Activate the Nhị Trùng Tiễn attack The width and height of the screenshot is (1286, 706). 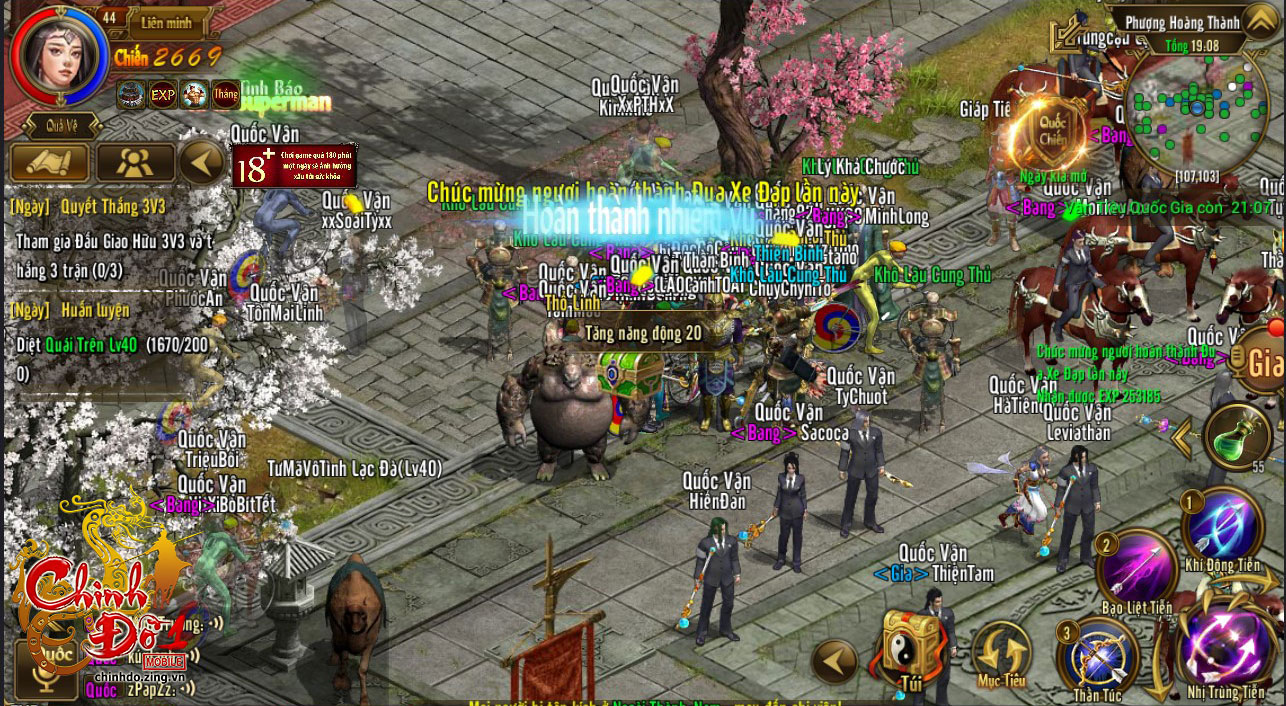tap(1226, 643)
